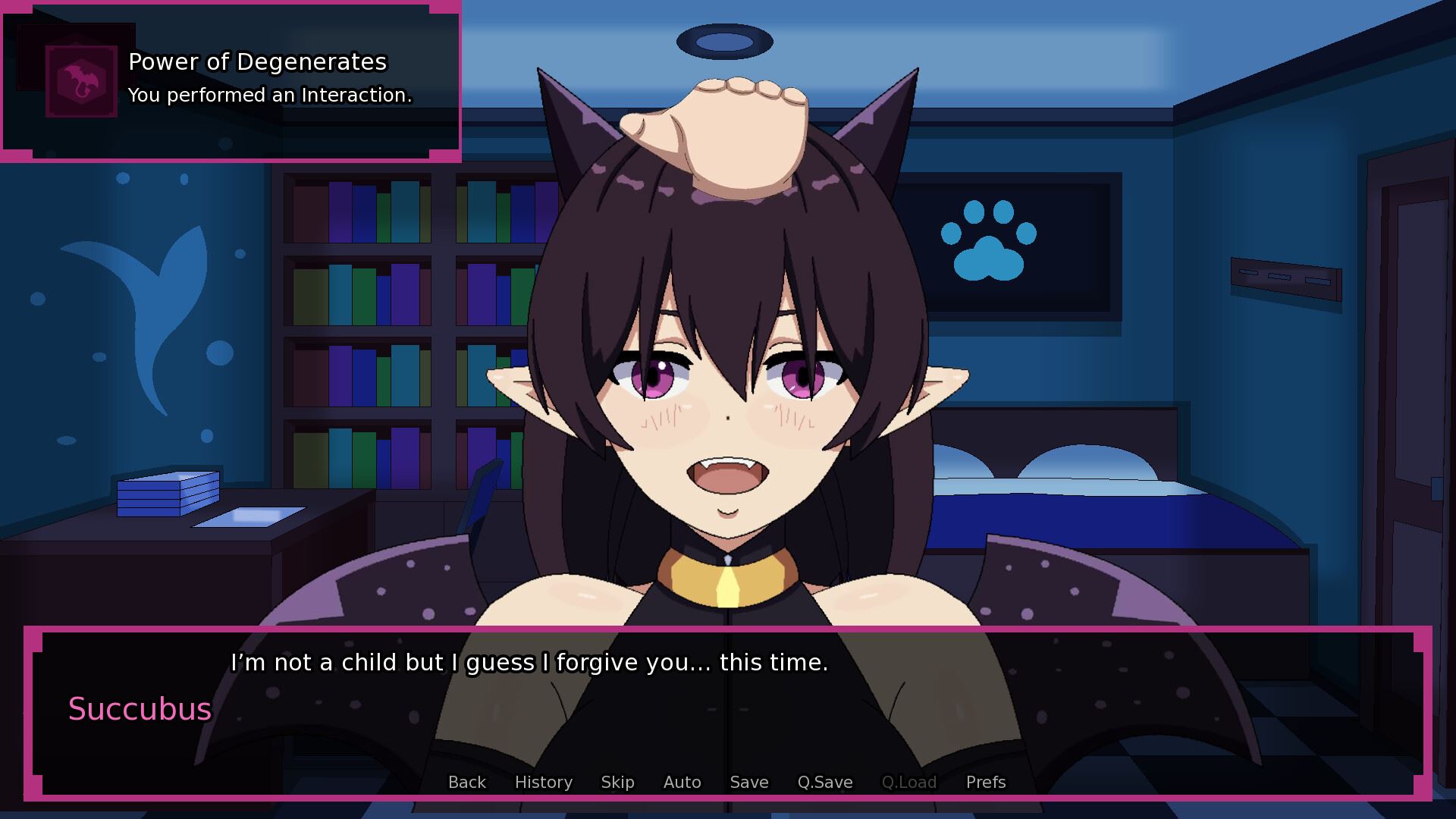1456x819 pixels.
Task: Open the dialogue History log
Action: 543,782
